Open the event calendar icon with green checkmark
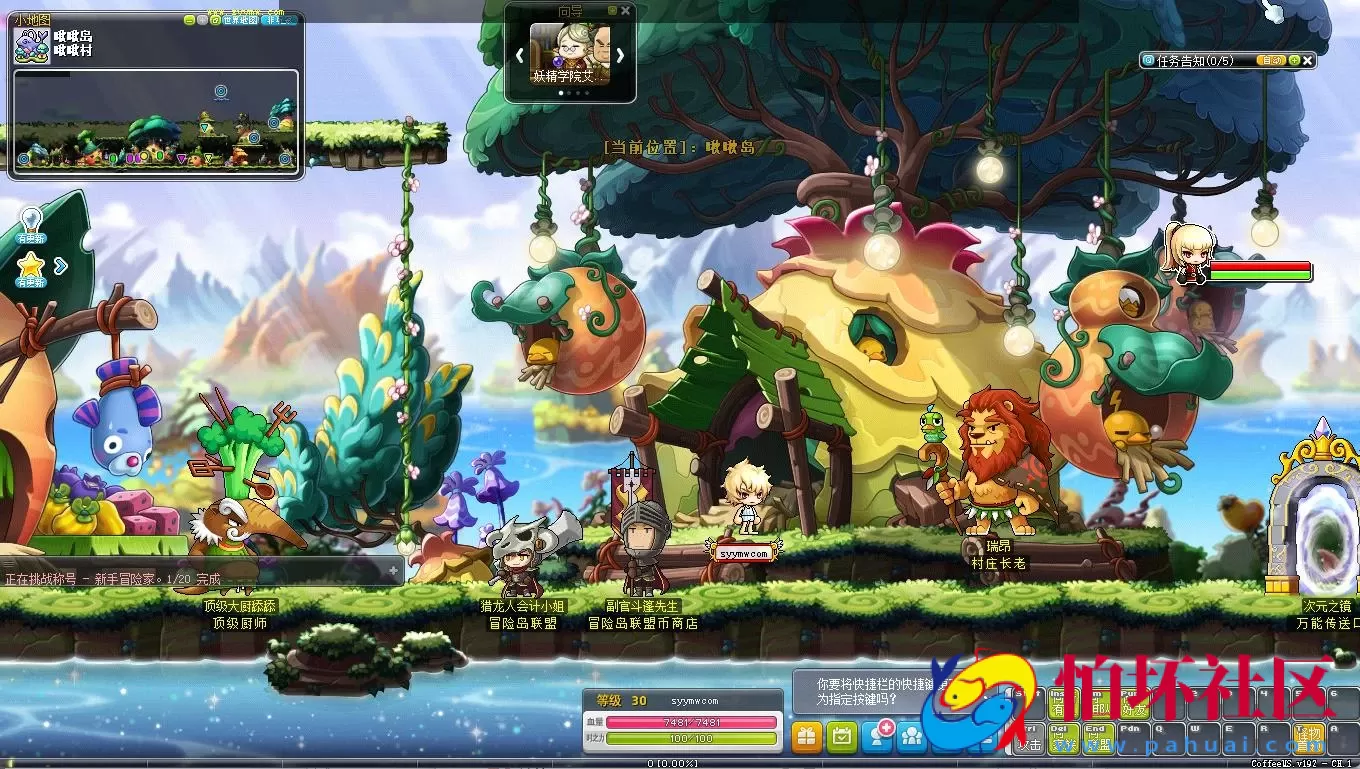This screenshot has height=769, width=1360. pos(843,736)
